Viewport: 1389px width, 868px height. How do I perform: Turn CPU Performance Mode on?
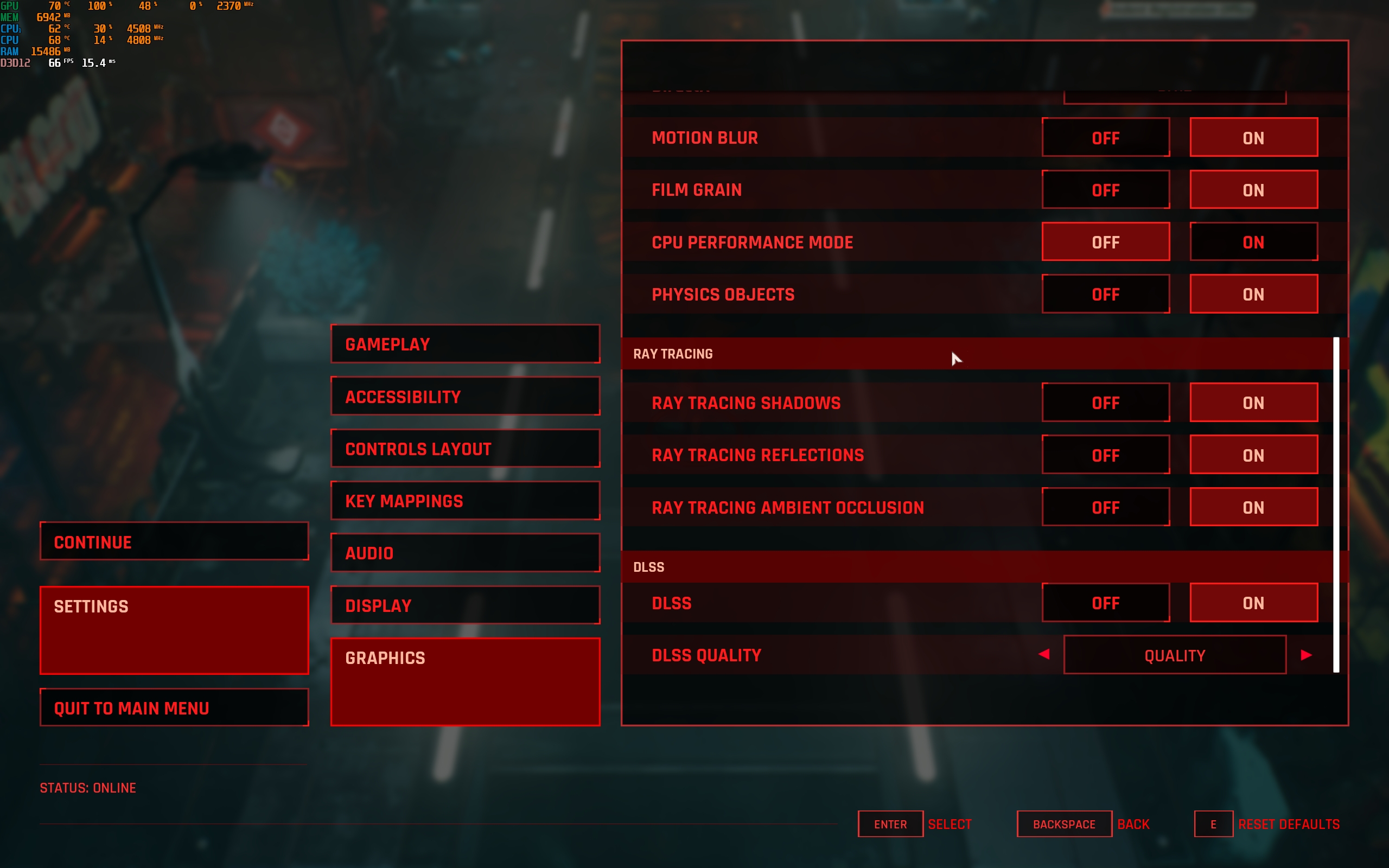pyautogui.click(x=1253, y=242)
